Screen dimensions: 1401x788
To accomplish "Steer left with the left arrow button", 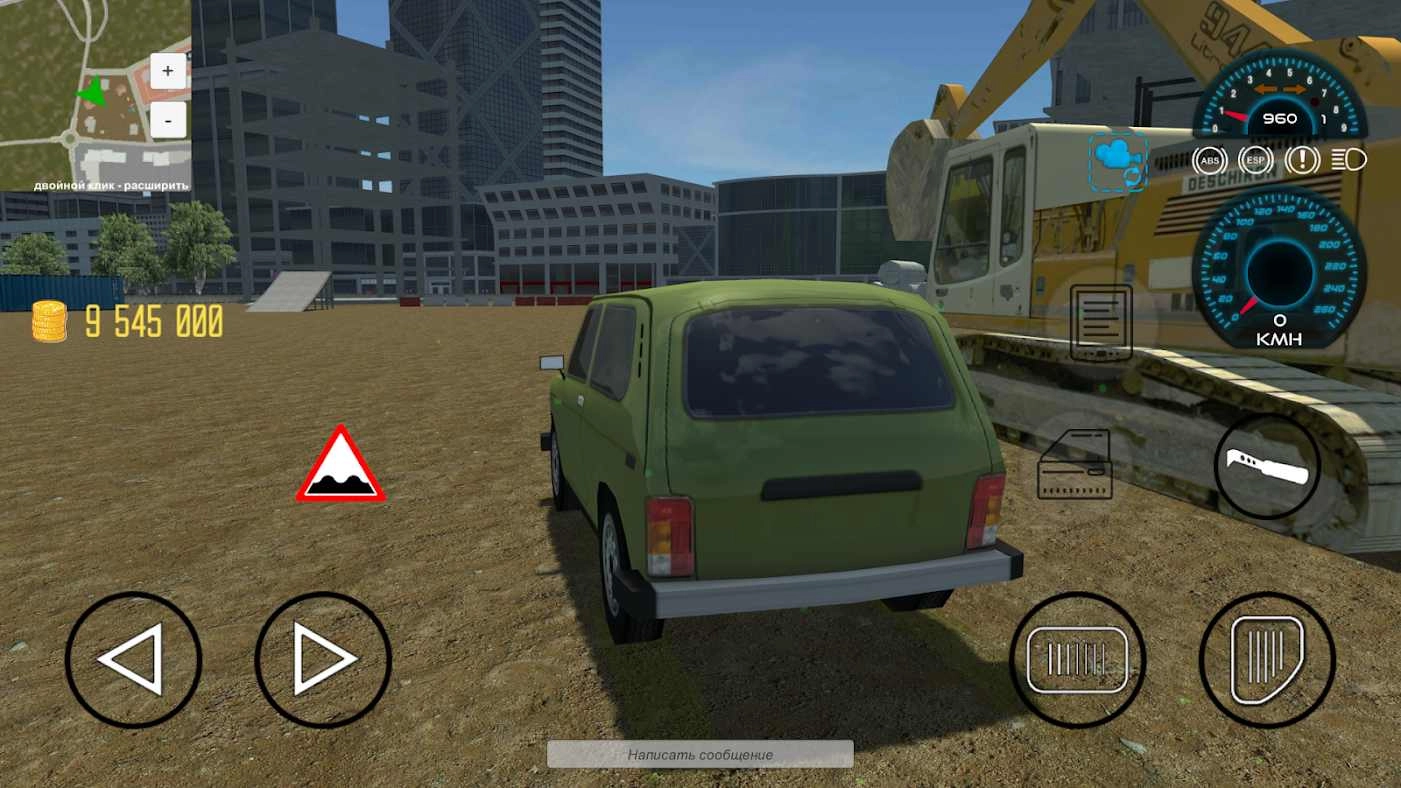I will (x=133, y=660).
